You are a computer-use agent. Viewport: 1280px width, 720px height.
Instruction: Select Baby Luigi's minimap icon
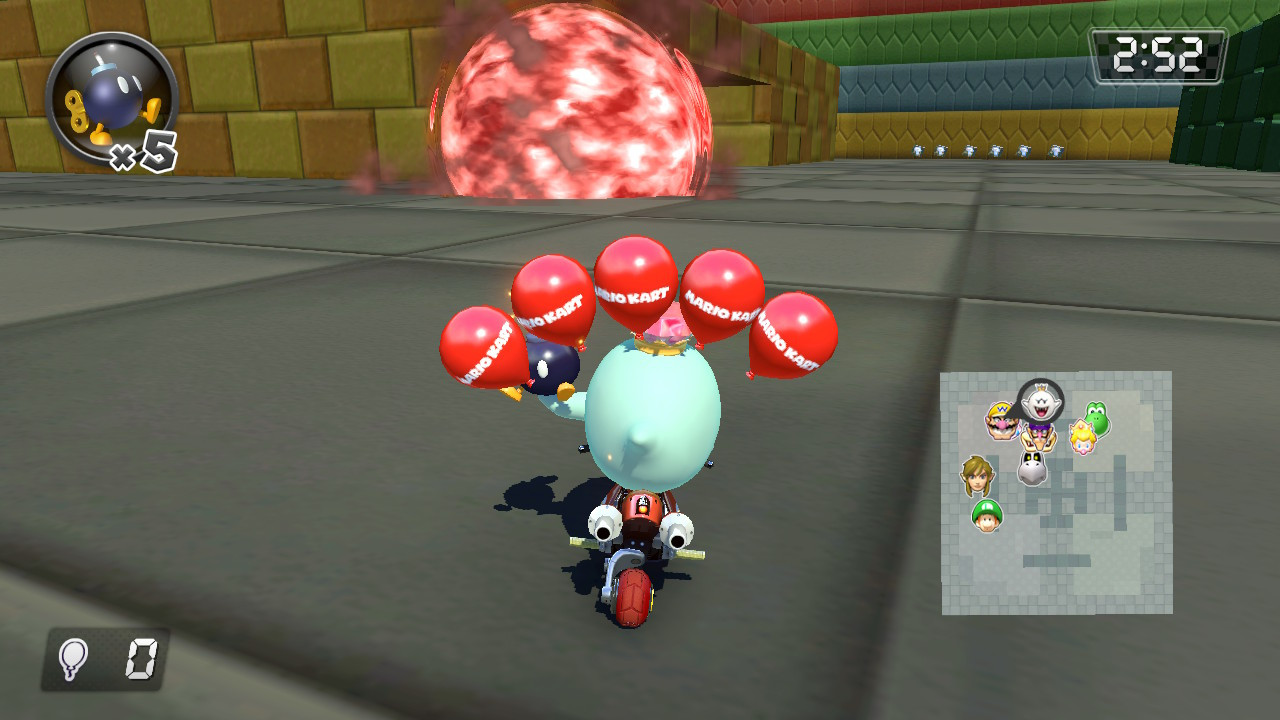pos(986,515)
